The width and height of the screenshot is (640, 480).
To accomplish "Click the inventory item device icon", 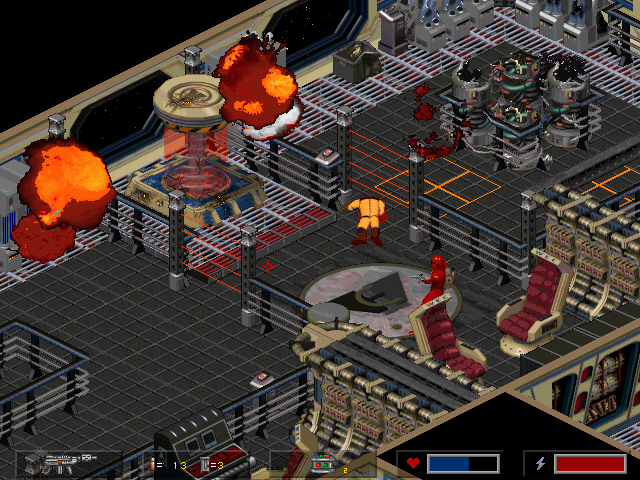I will (324, 463).
